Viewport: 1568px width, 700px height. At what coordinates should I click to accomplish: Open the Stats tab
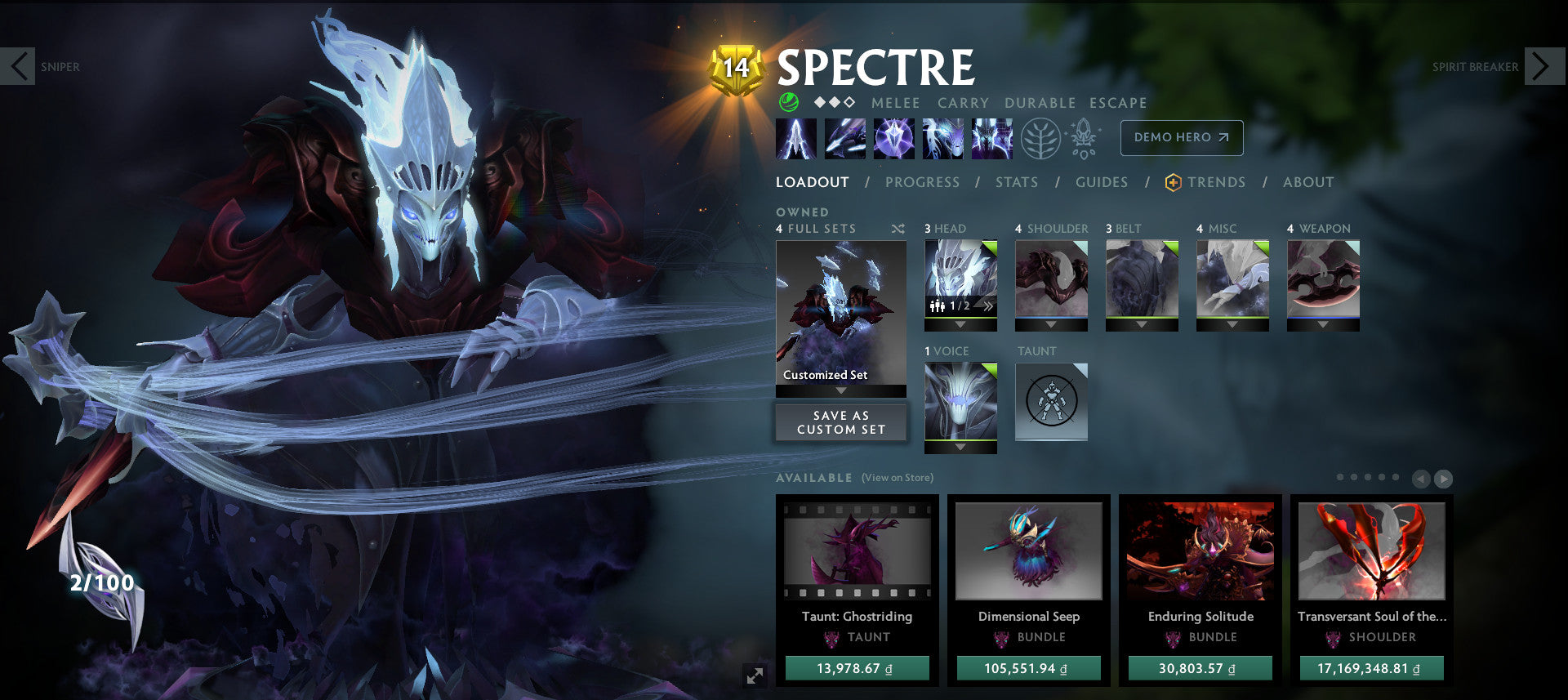[x=1017, y=182]
